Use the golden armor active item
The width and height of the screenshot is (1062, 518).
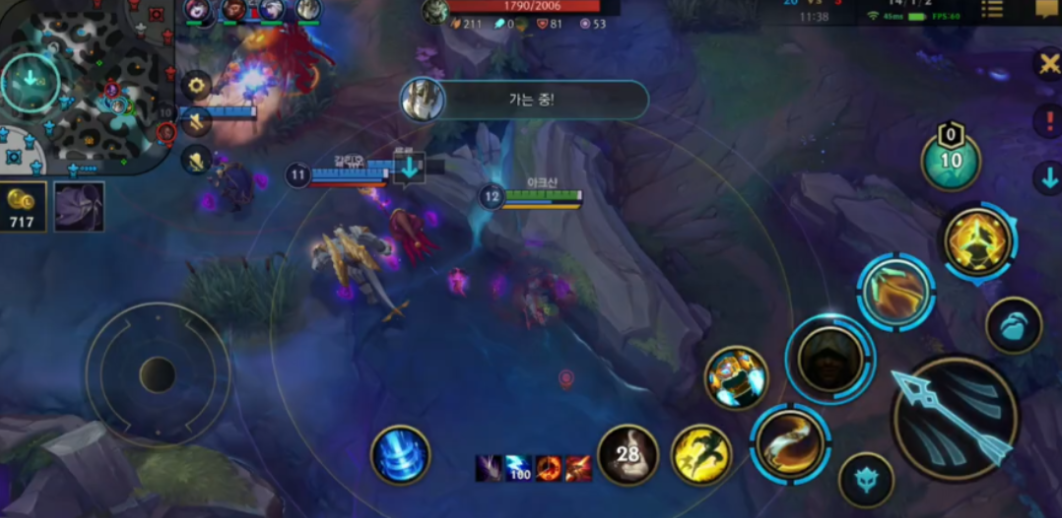(737, 377)
